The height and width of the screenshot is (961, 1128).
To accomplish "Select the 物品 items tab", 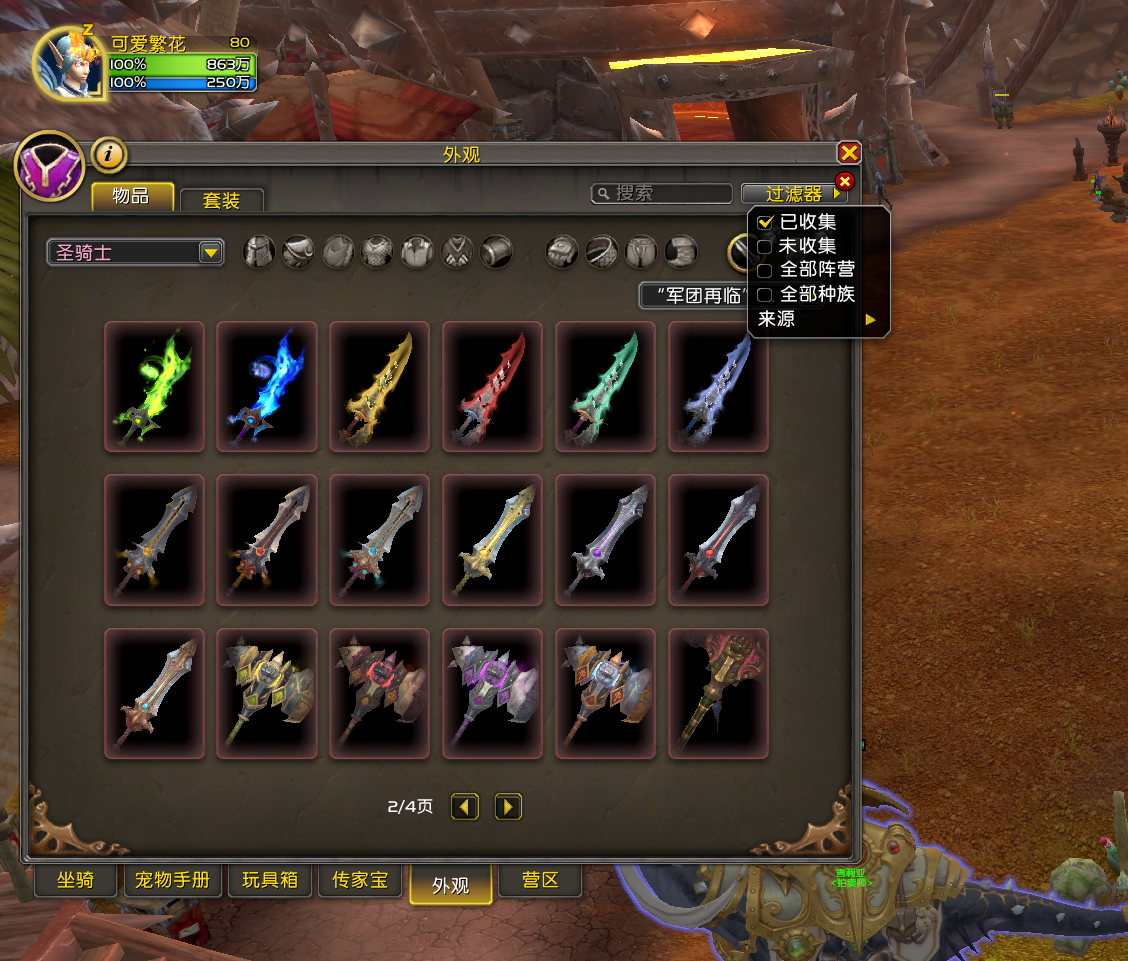I will (132, 196).
